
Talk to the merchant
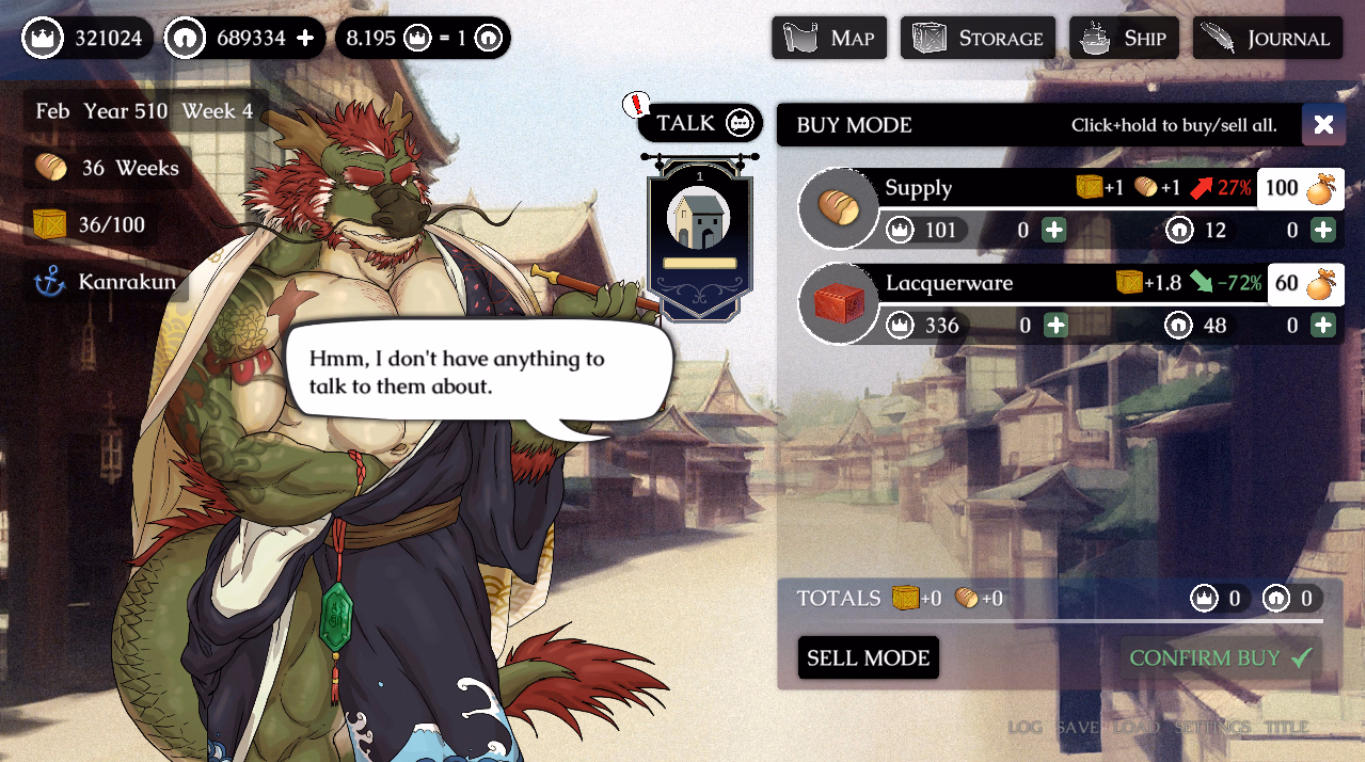click(700, 123)
